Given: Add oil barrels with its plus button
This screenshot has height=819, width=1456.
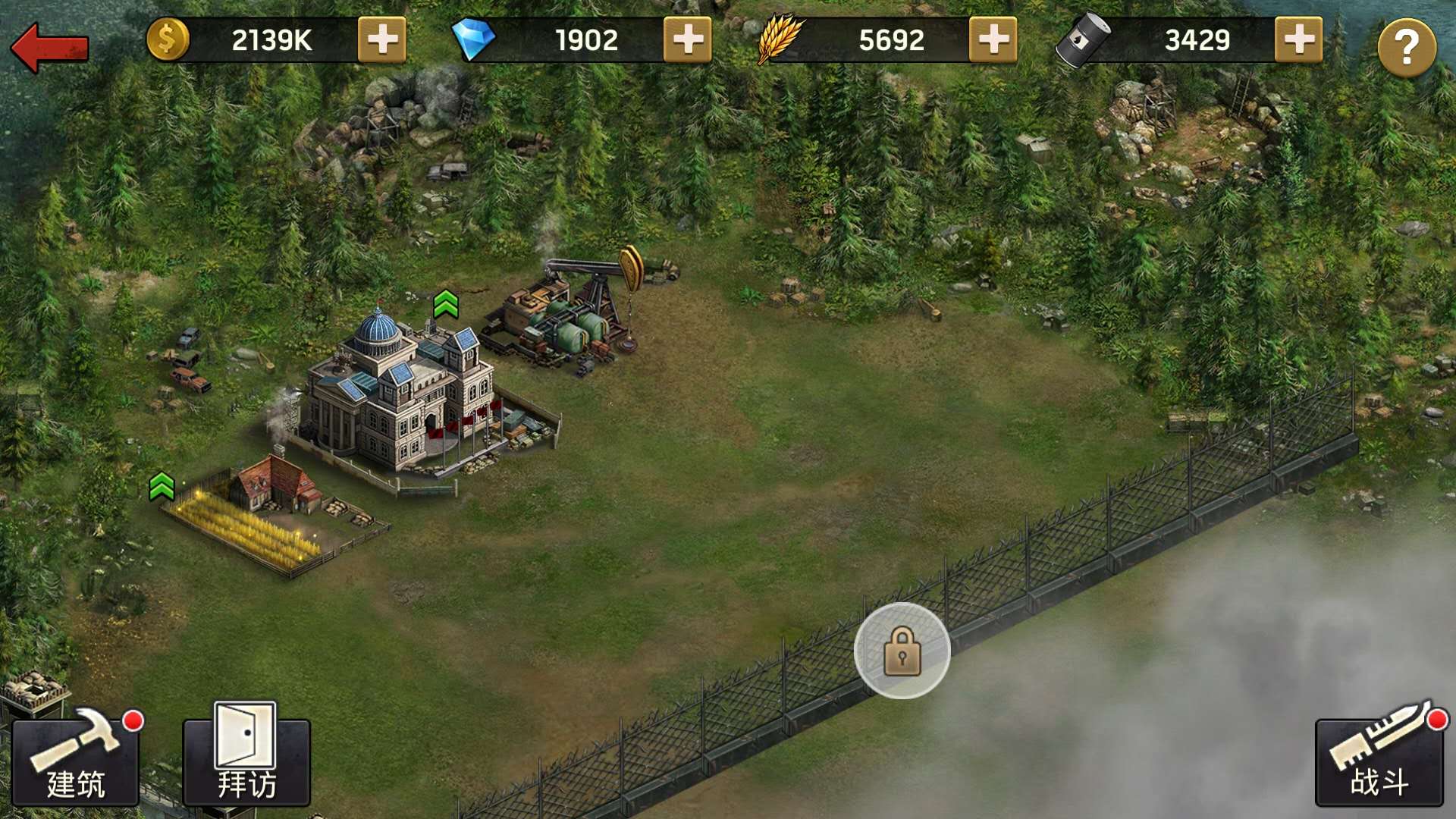Looking at the screenshot, I should 1298,39.
